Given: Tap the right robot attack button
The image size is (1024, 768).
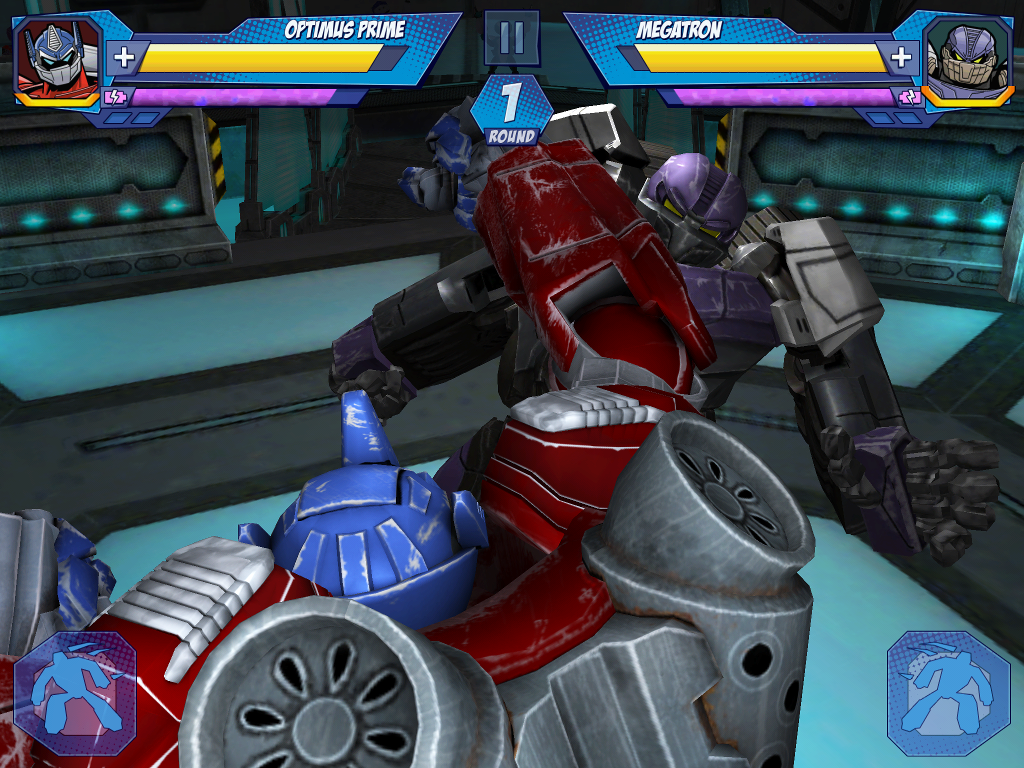Looking at the screenshot, I should pyautogui.click(x=948, y=692).
